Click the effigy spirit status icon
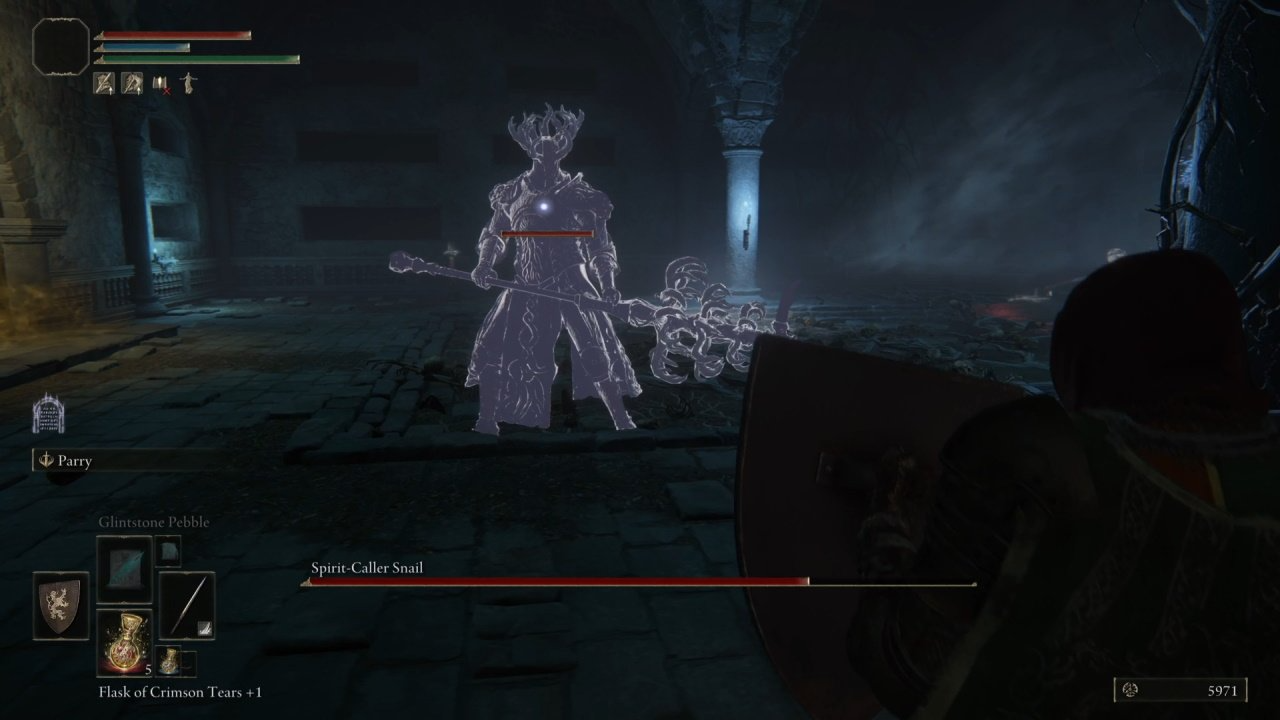This screenshot has width=1280, height=720. point(188,83)
